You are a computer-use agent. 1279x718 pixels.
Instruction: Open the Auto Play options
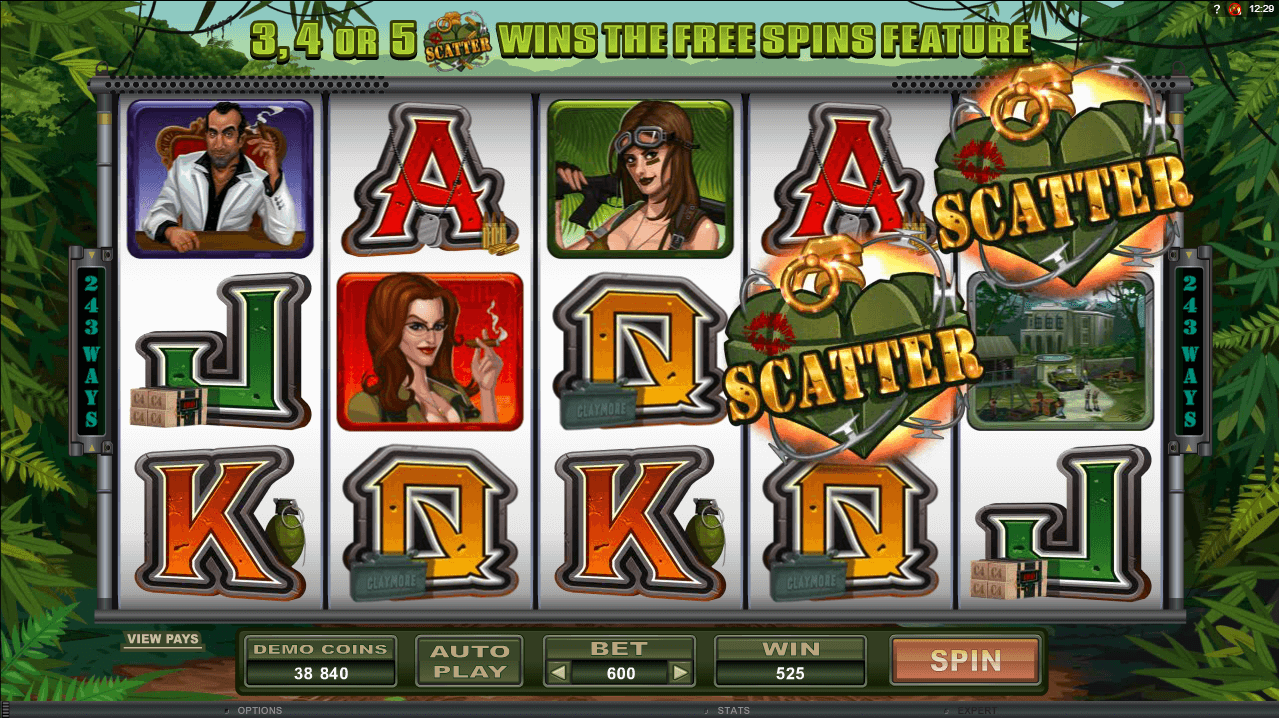click(x=469, y=660)
